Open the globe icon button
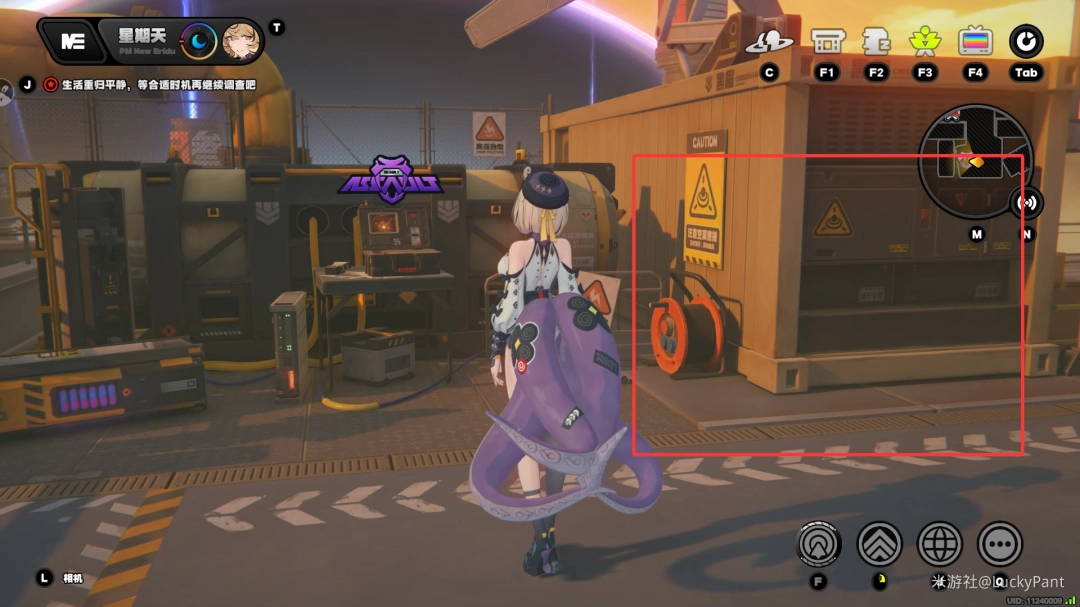The width and height of the screenshot is (1080, 607). pos(939,545)
